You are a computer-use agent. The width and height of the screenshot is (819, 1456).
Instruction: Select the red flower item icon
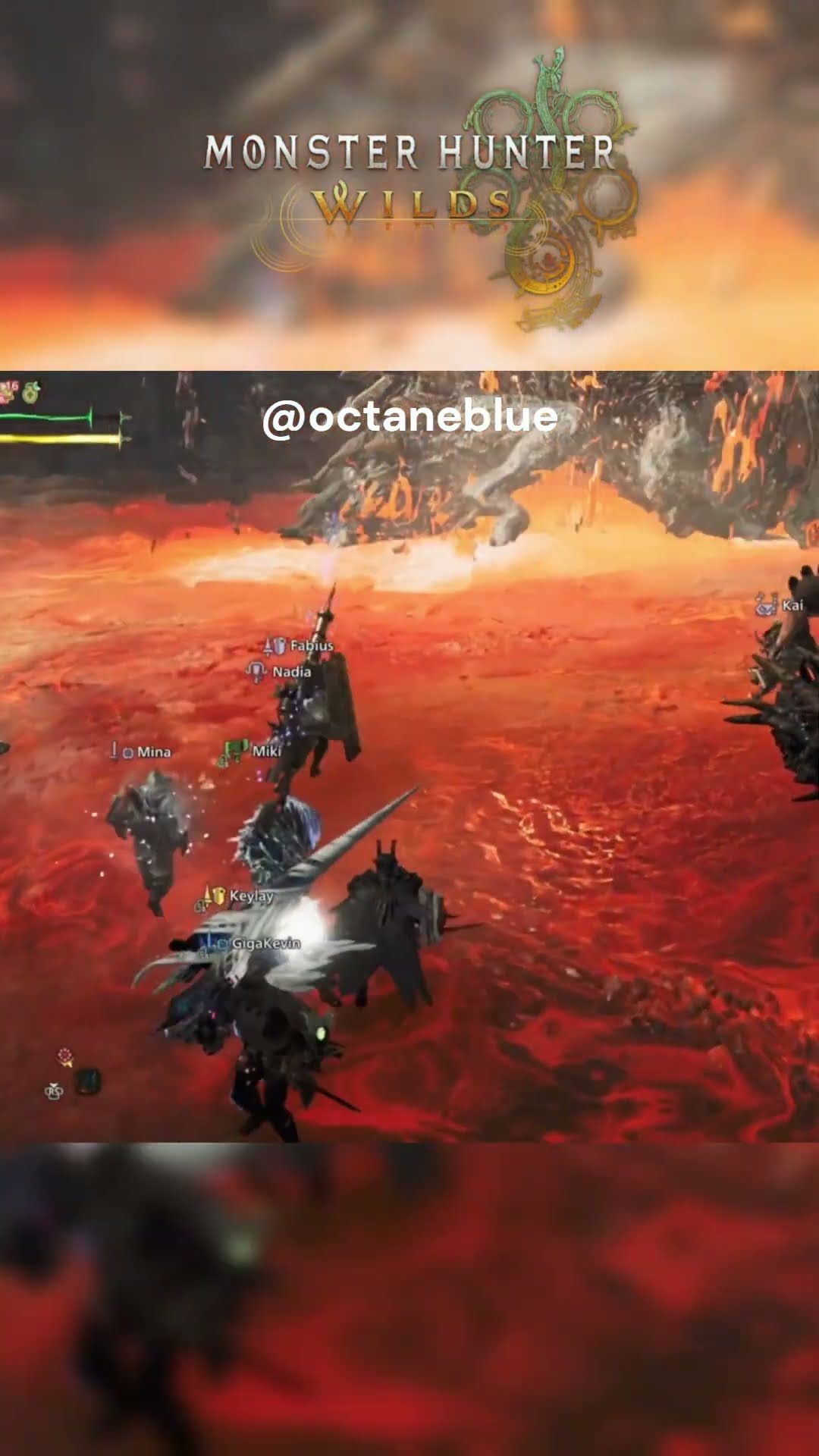[65, 1056]
